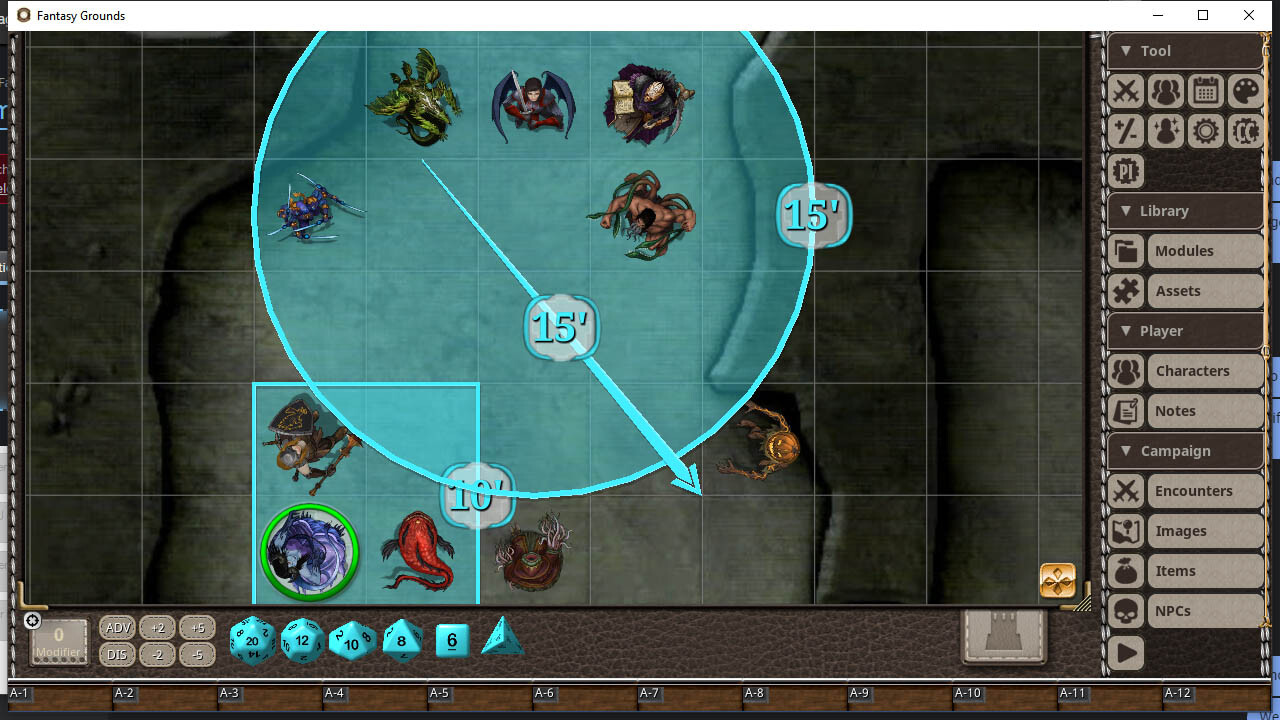Image resolution: width=1280 pixels, height=720 pixels.
Task: Open the Calendar tool
Action: point(1205,91)
